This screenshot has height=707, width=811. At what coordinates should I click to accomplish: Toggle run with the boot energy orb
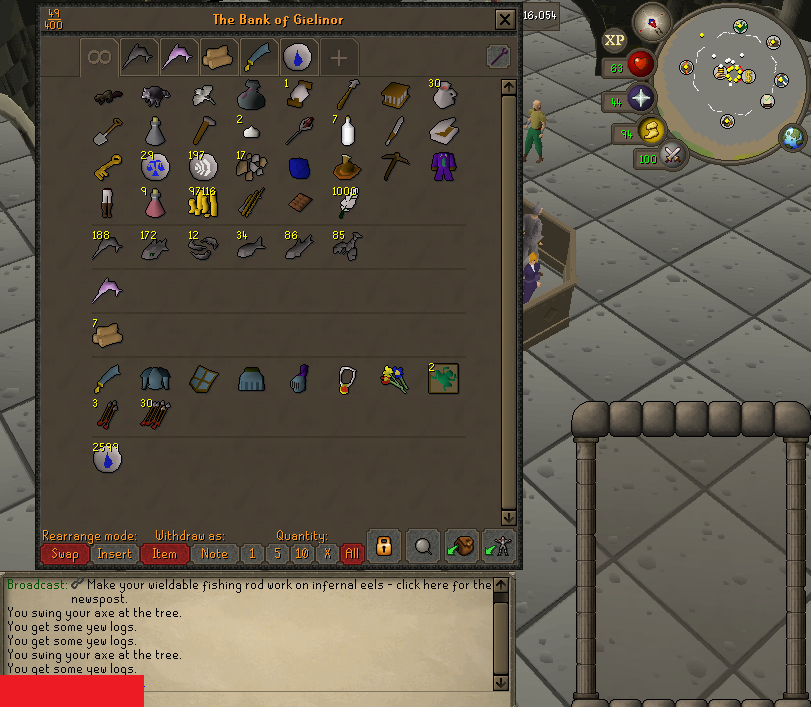click(x=653, y=130)
